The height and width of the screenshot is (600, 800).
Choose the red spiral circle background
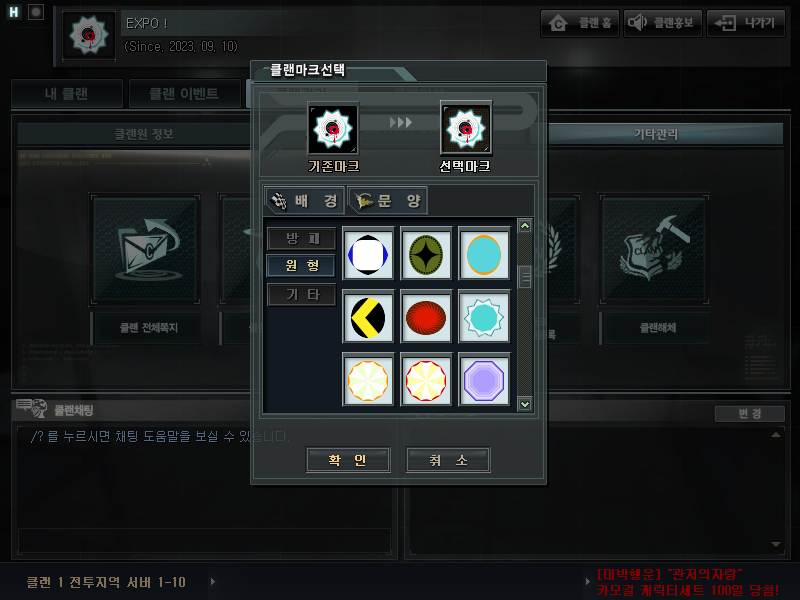(x=426, y=317)
